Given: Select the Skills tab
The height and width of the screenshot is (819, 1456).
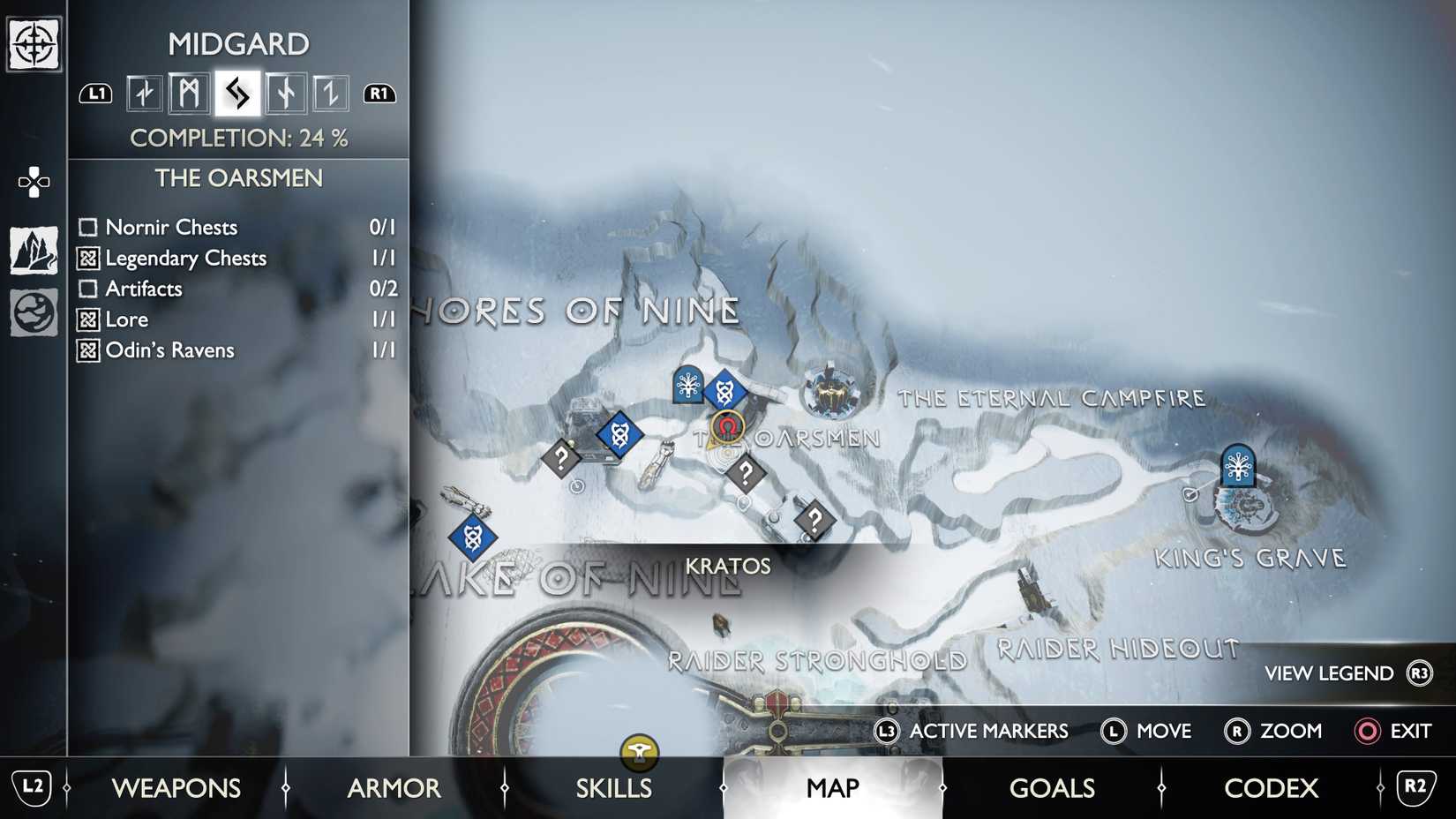Looking at the screenshot, I should point(613,787).
